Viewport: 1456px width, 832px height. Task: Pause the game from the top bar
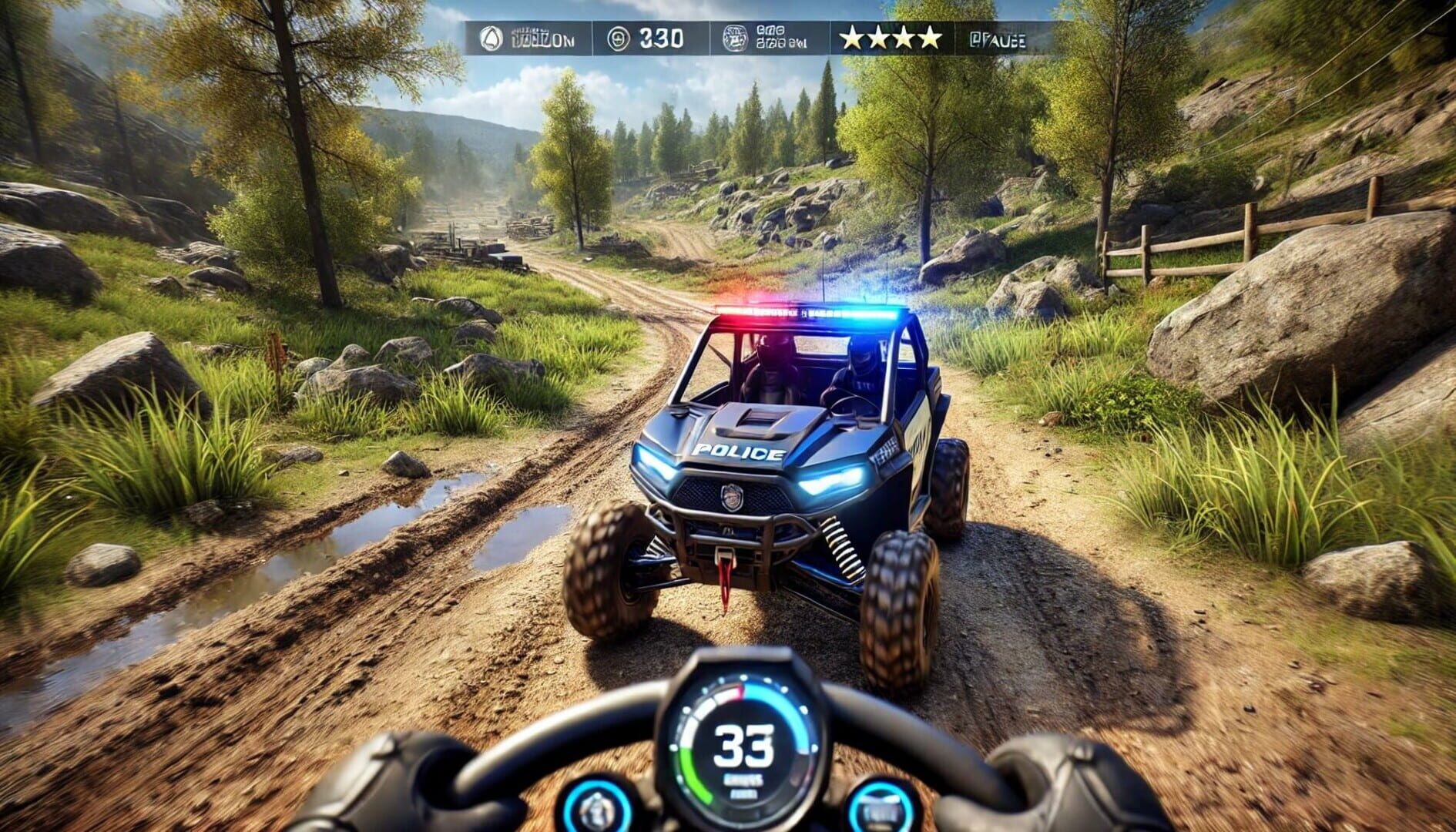tap(997, 40)
